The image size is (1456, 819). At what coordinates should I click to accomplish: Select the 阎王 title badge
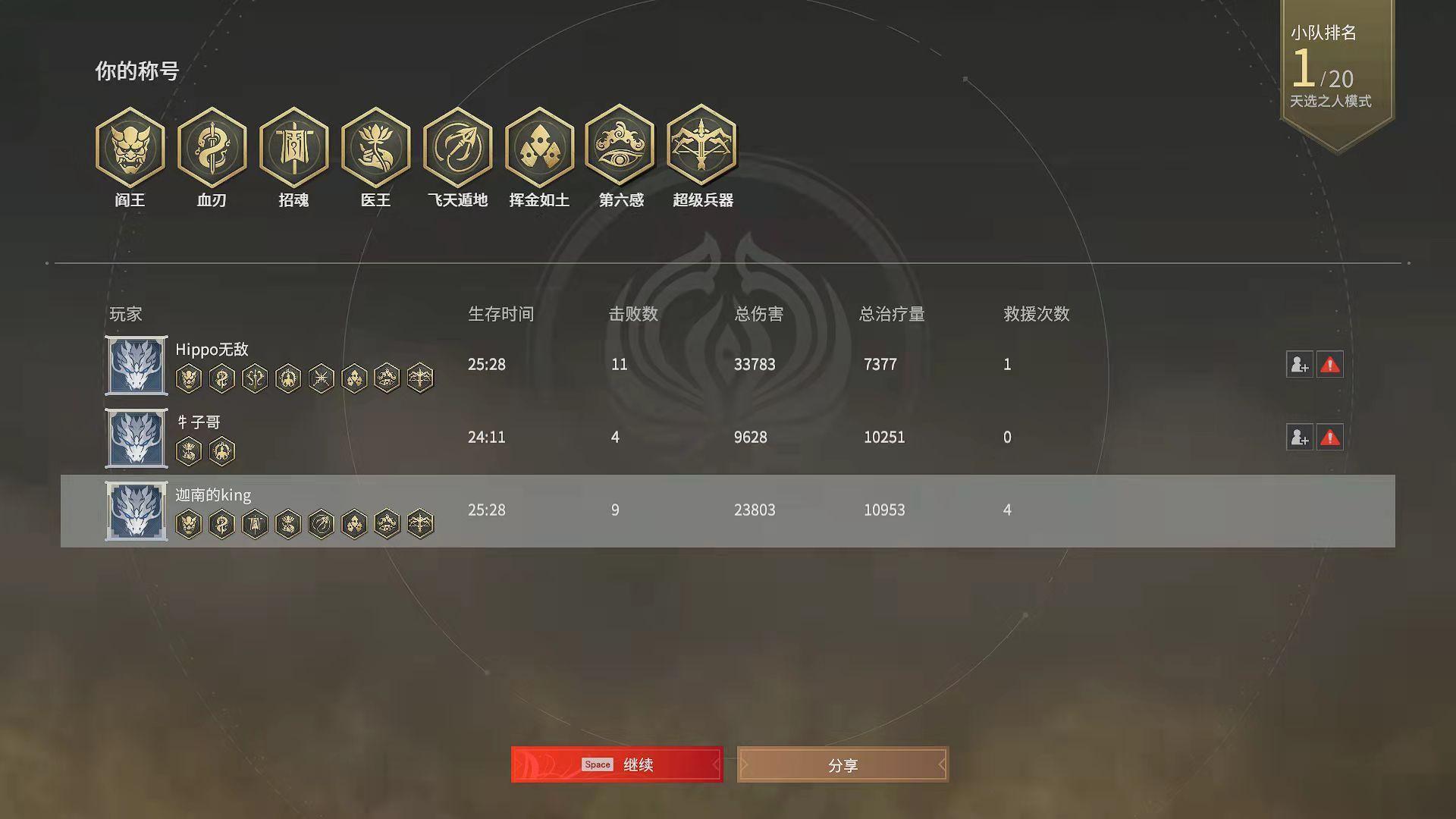coord(130,148)
